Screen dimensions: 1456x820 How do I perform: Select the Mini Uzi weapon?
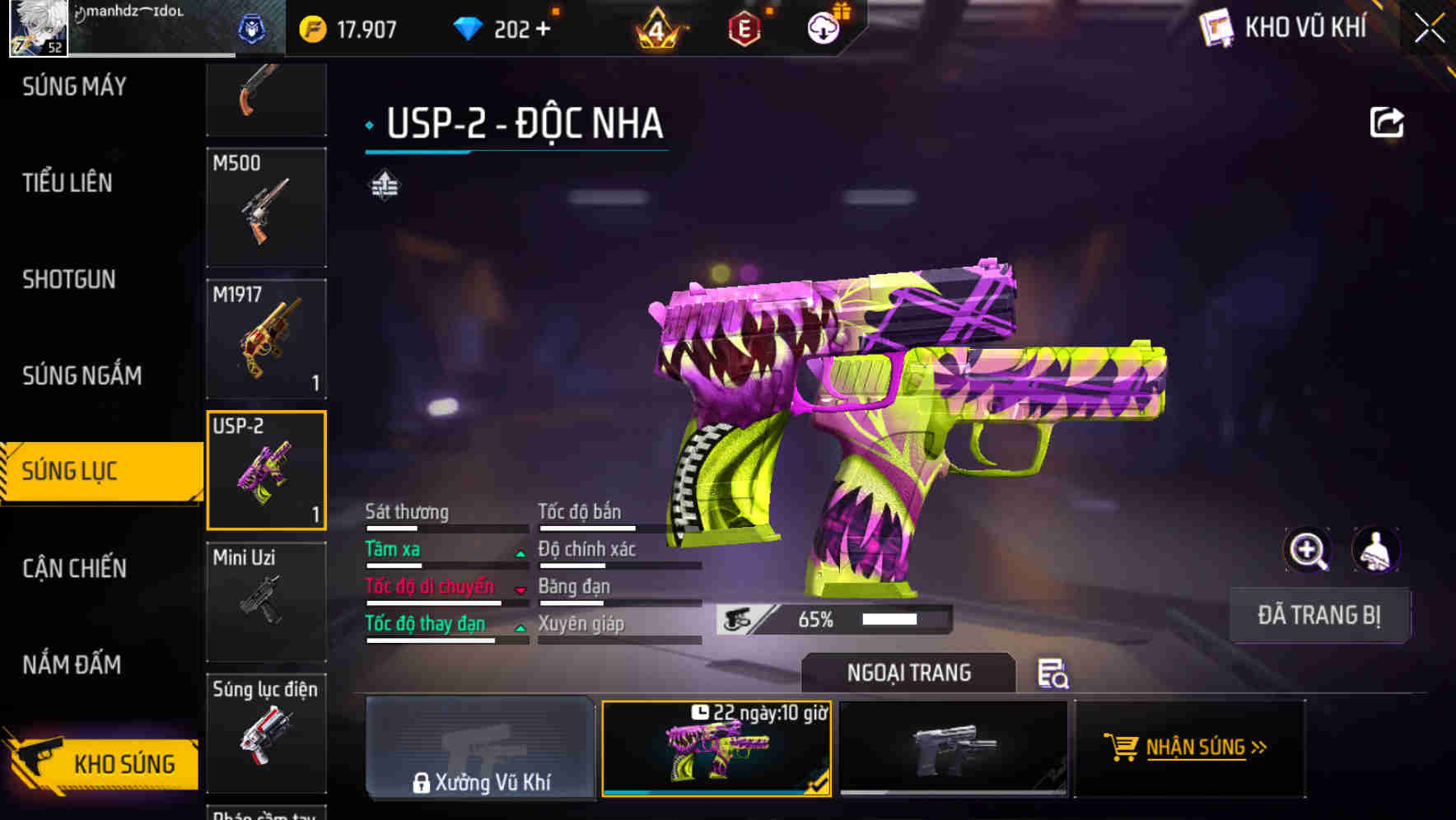pyautogui.click(x=266, y=601)
